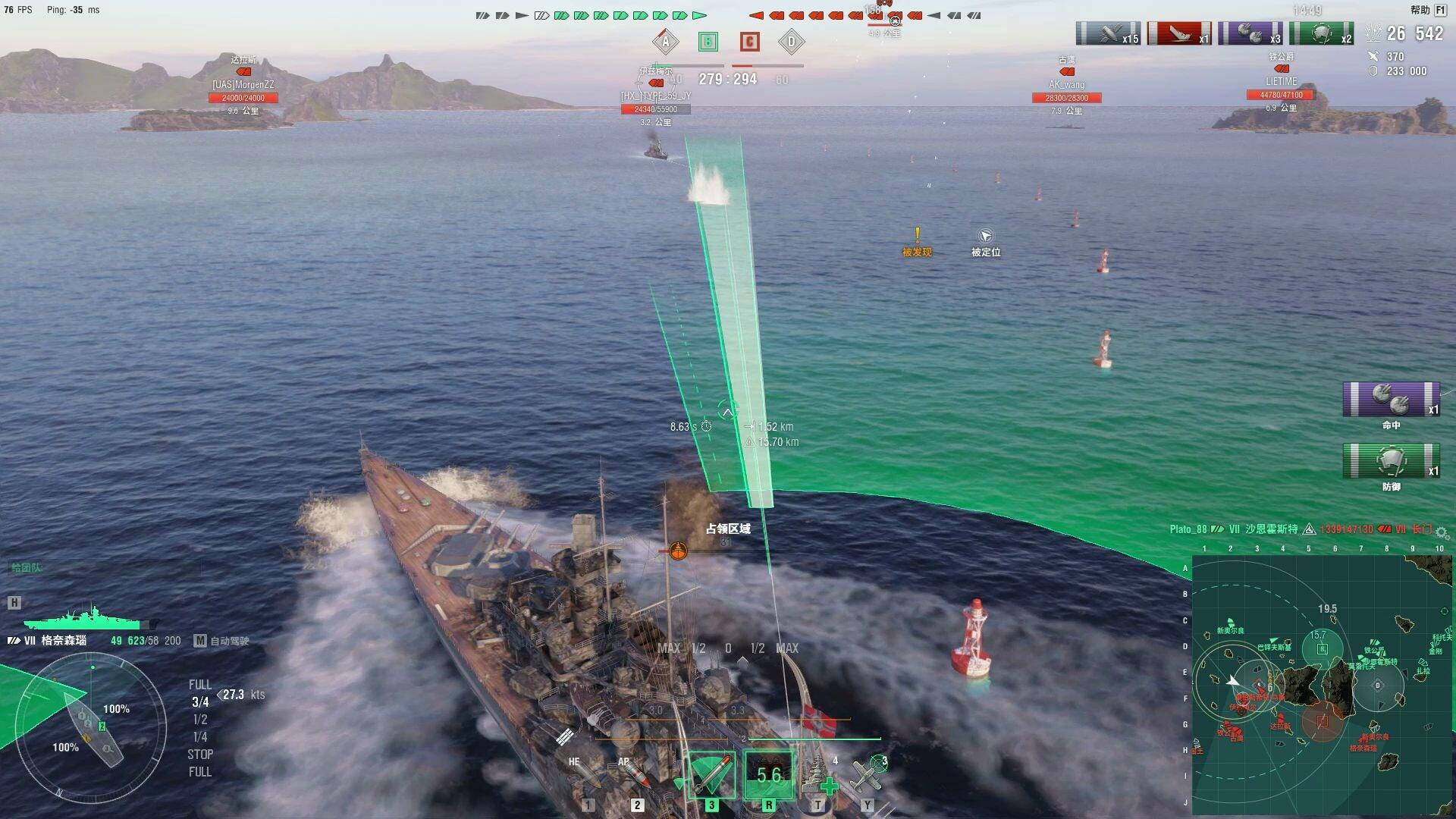
Task: Click the 命中 hit ribbon
Action: point(1391,400)
